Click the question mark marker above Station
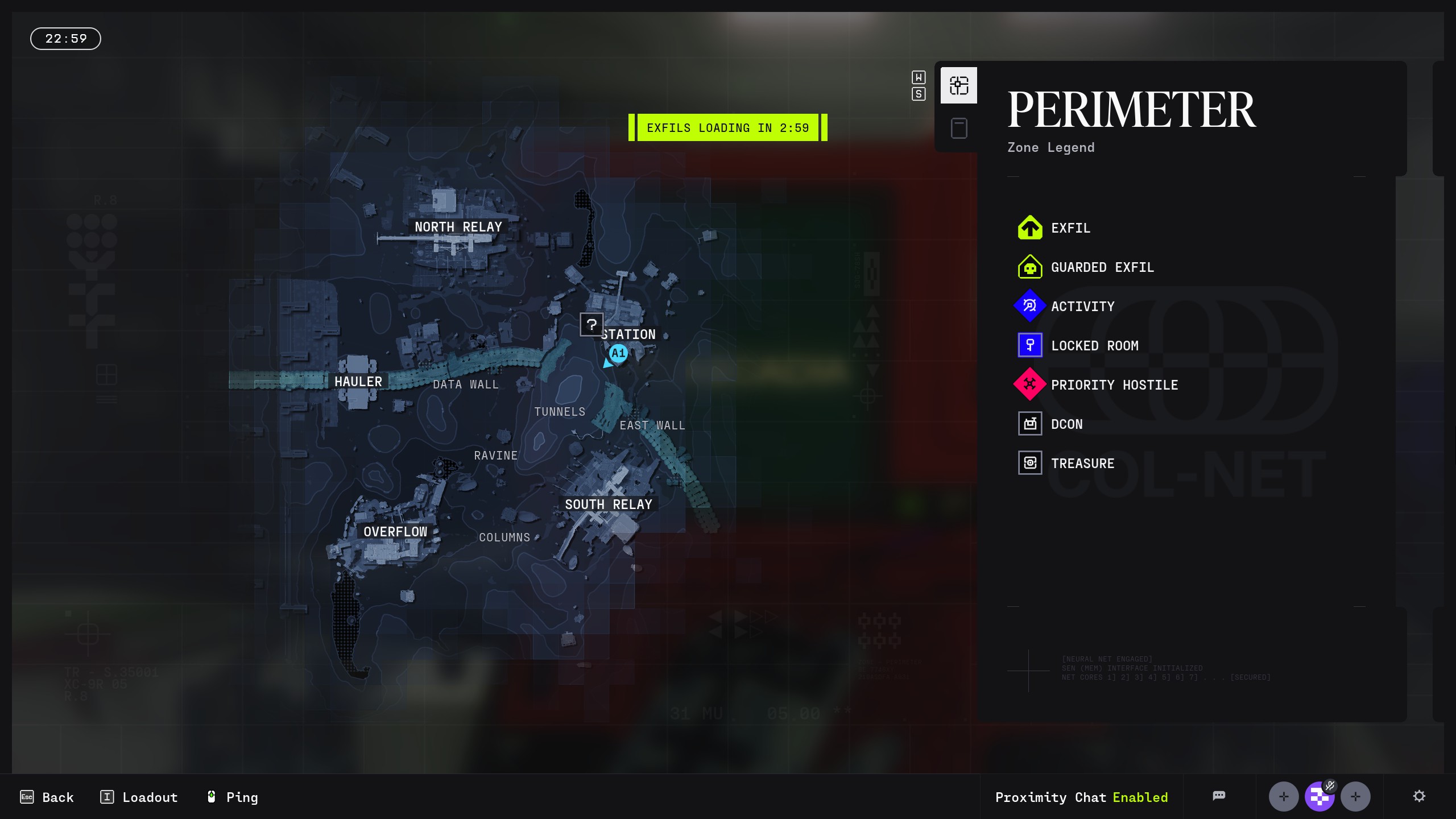1456x819 pixels. pos(591,325)
